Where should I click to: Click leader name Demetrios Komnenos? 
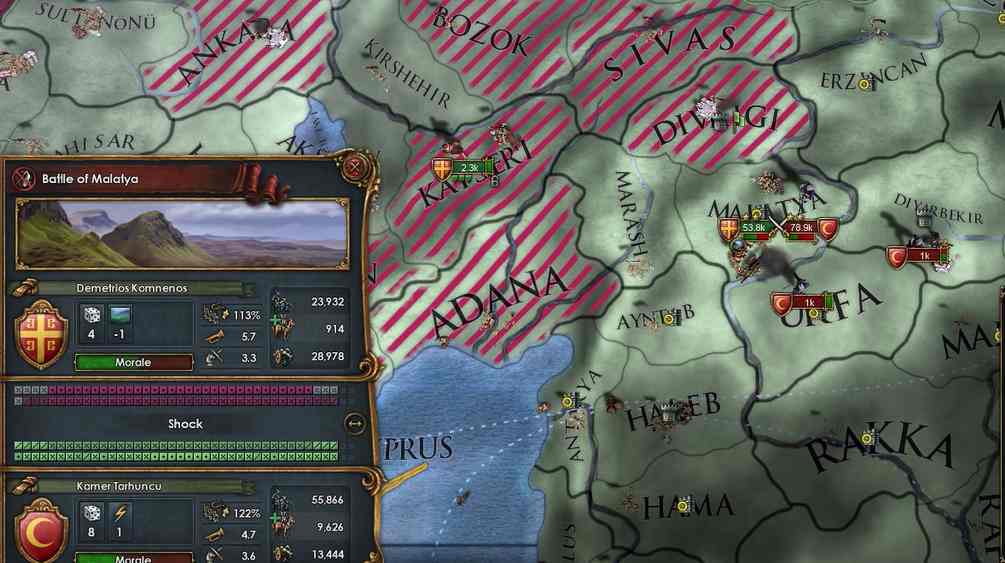coord(132,288)
